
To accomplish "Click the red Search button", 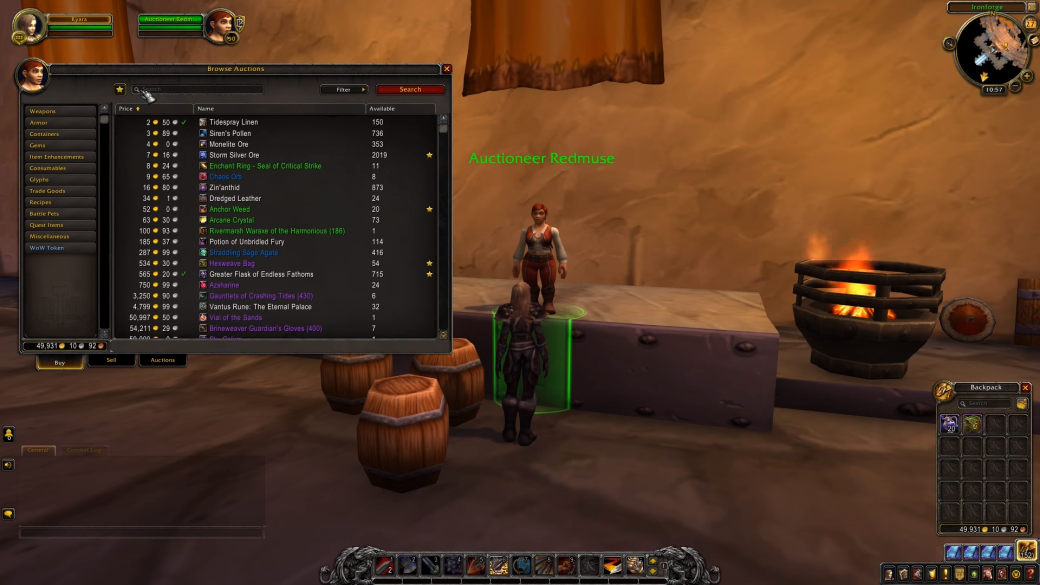I will tap(410, 90).
